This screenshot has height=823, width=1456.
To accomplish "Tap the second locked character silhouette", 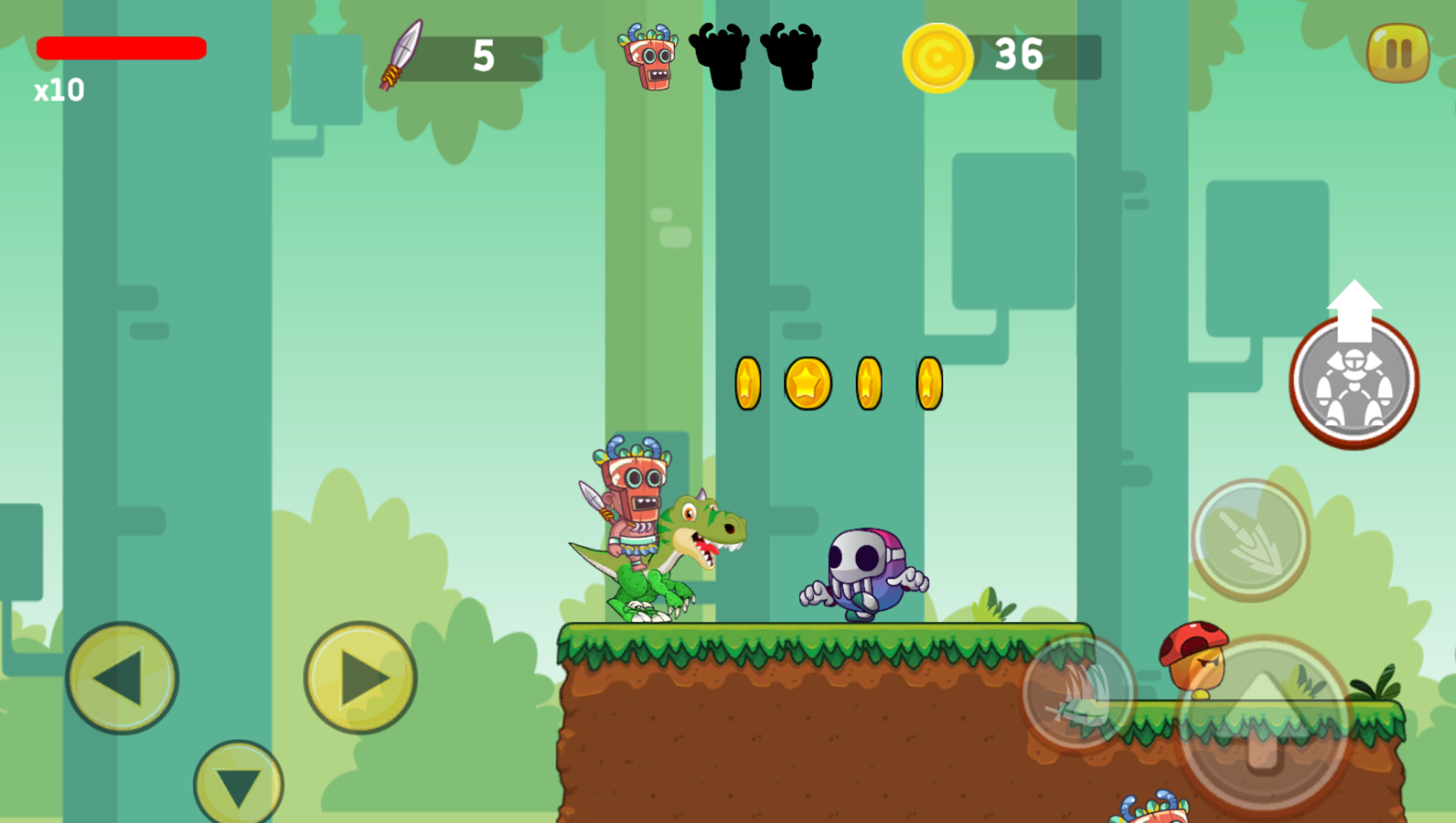I will coord(791,57).
